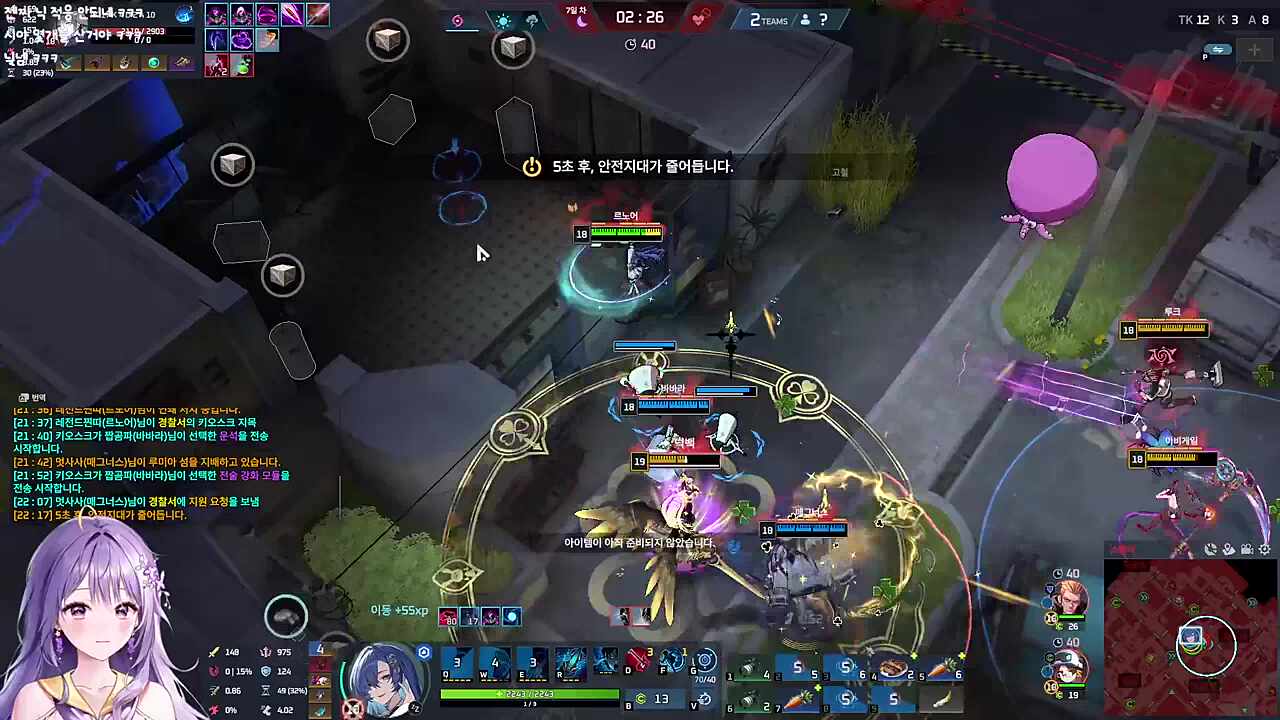Click the carrot item in inventory slot 7
This screenshot has height=720, width=1280.
coord(799,699)
